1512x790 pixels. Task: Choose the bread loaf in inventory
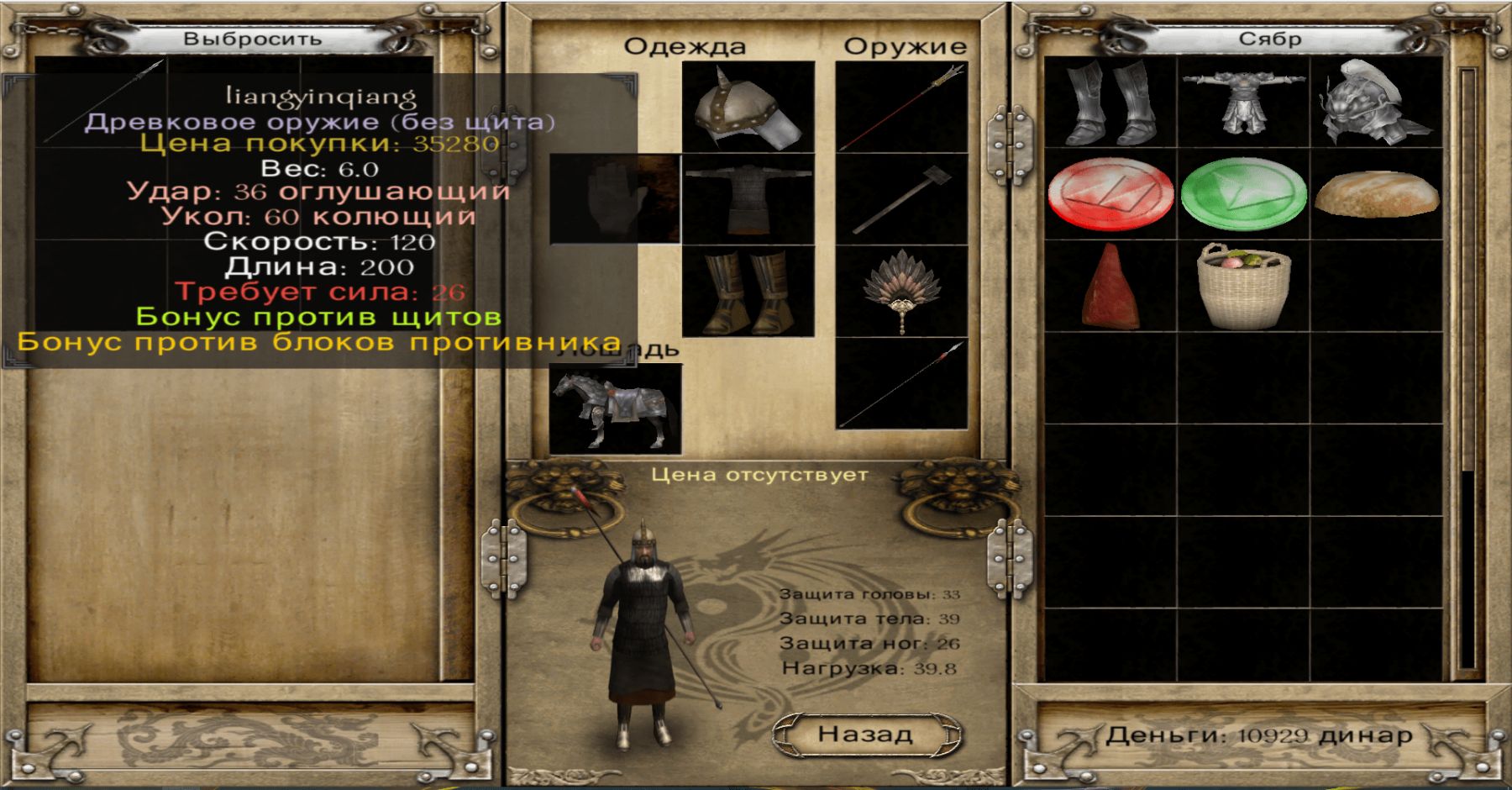(x=1376, y=194)
